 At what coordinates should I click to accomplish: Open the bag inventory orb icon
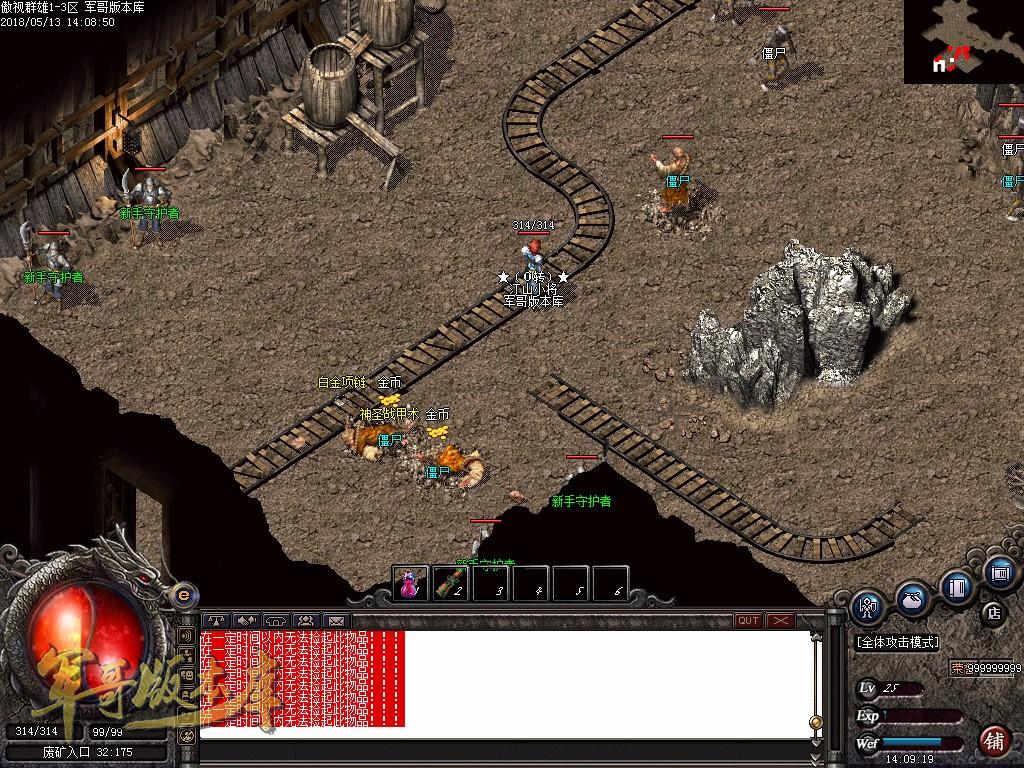911,598
